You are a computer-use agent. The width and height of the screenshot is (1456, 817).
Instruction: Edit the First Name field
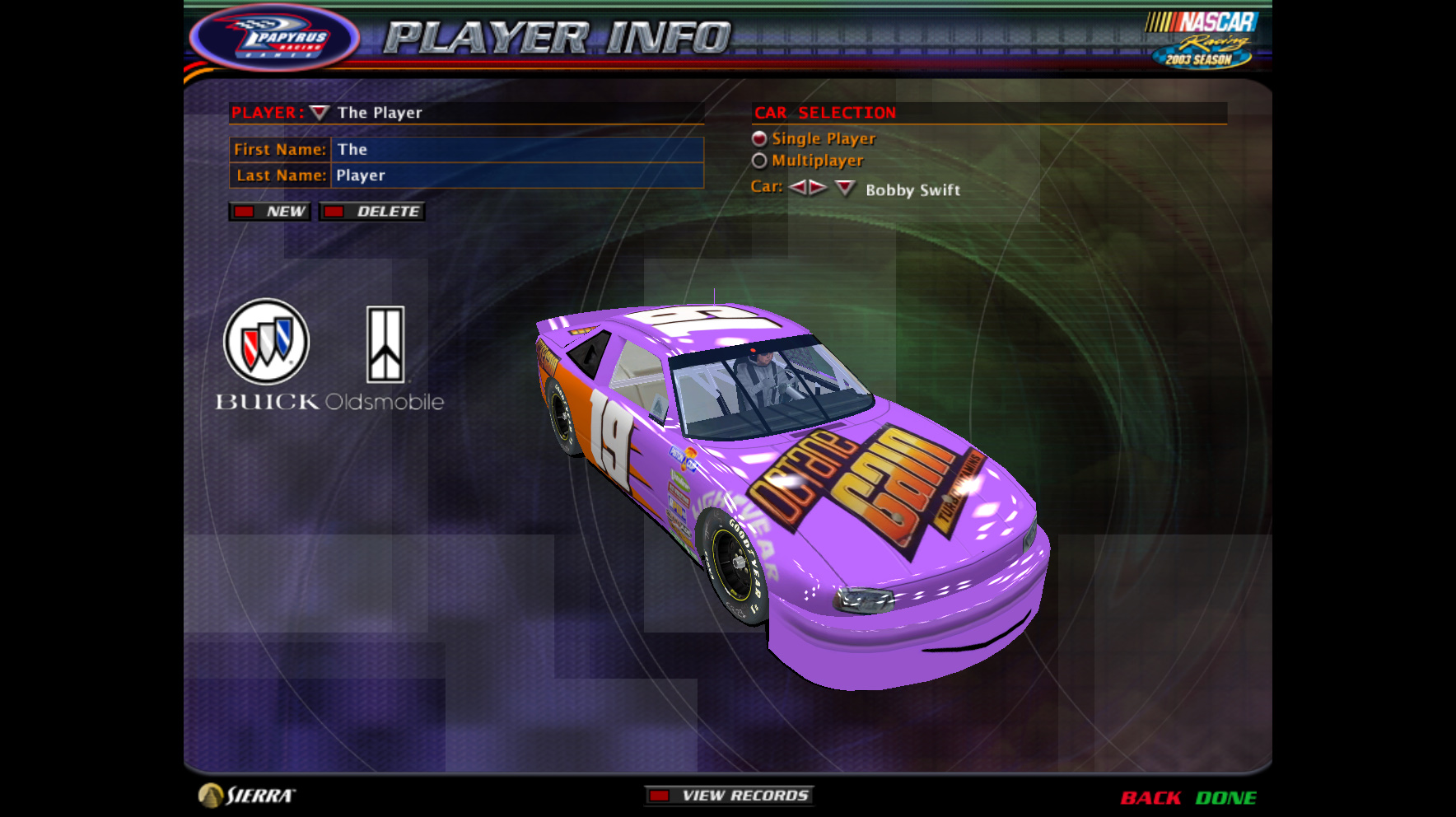point(516,150)
